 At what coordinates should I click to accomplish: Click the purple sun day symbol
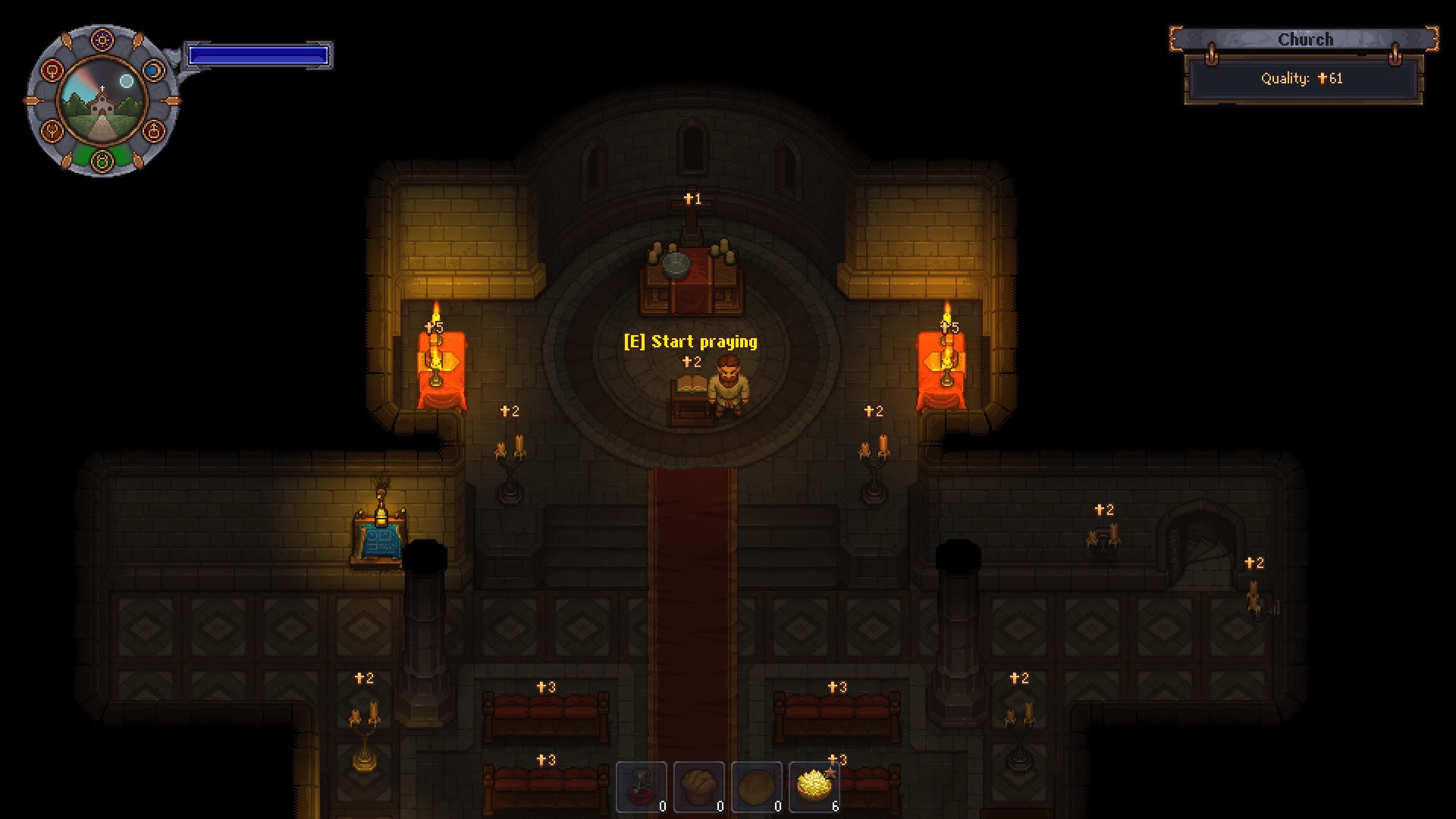[102, 39]
